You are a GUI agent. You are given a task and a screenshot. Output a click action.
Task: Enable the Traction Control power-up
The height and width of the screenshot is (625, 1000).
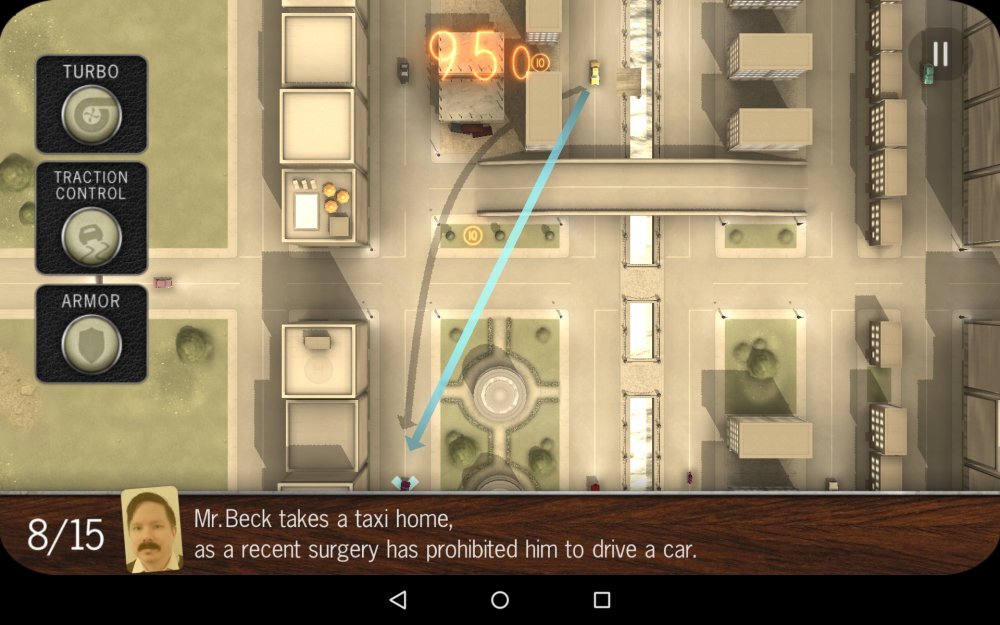coord(91,237)
